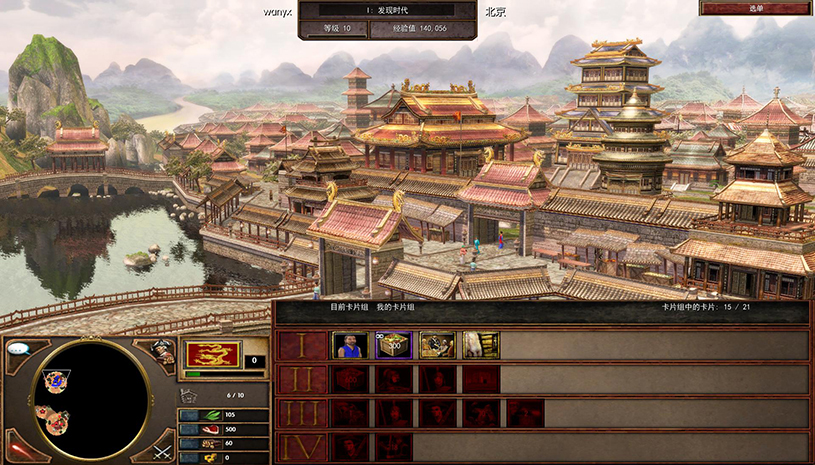Pick the third age I shipment card
Image resolution: width=815 pixels, height=465 pixels.
coord(437,345)
